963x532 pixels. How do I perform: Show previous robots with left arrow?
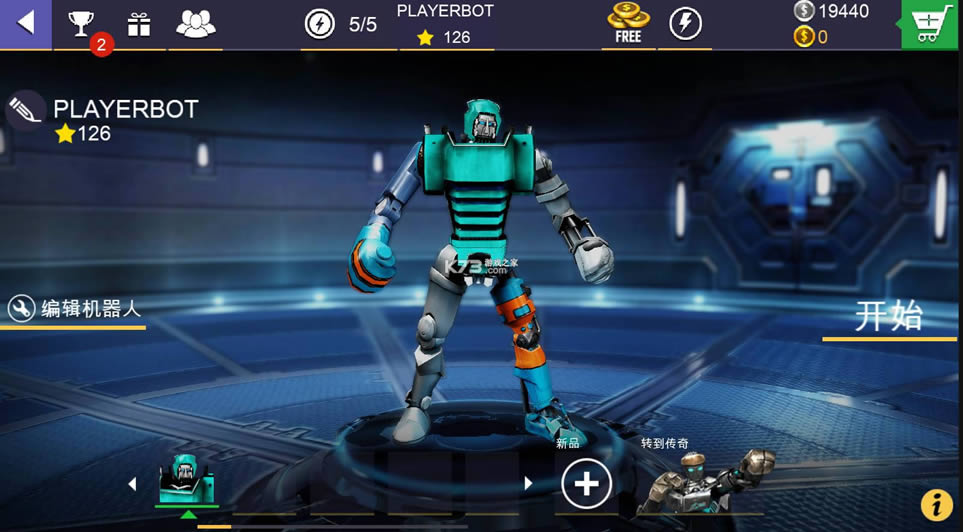click(132, 484)
